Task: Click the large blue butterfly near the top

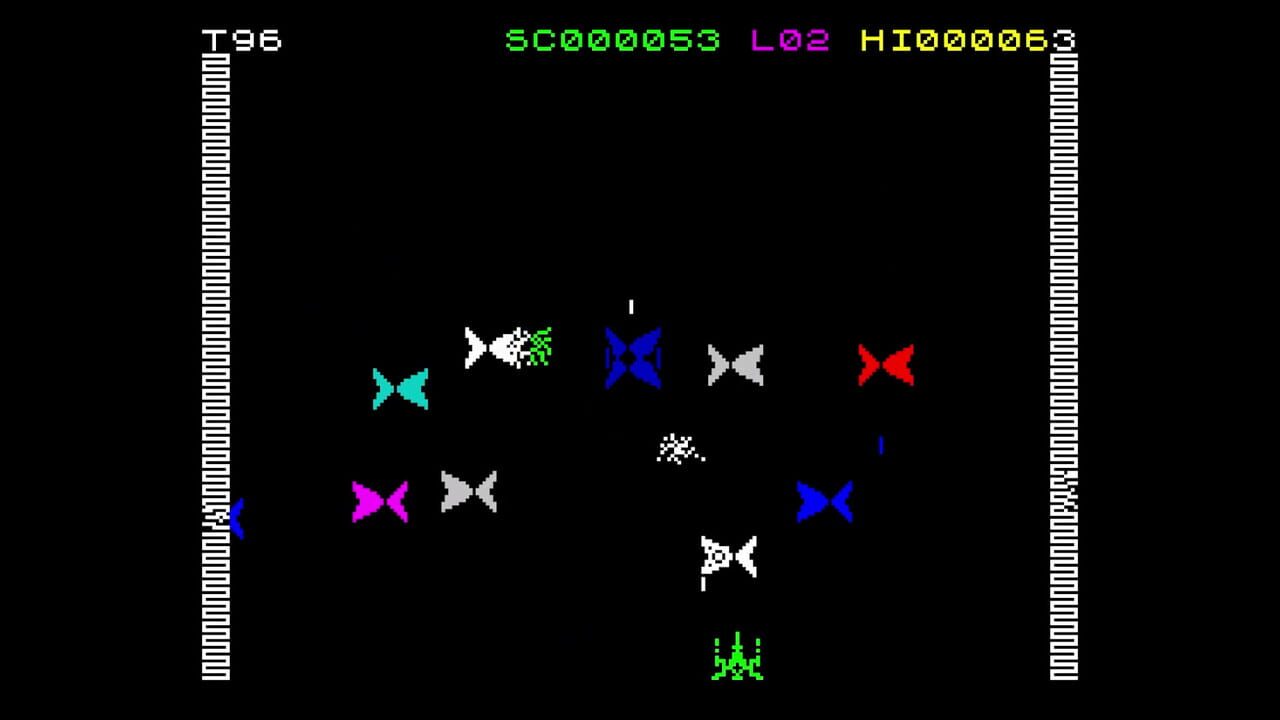Action: tap(631, 357)
